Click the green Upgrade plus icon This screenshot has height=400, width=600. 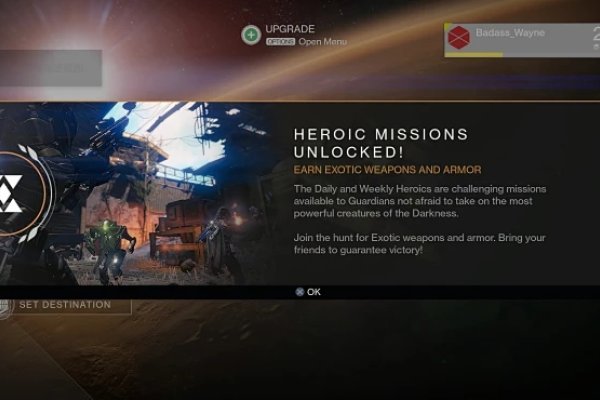250,35
